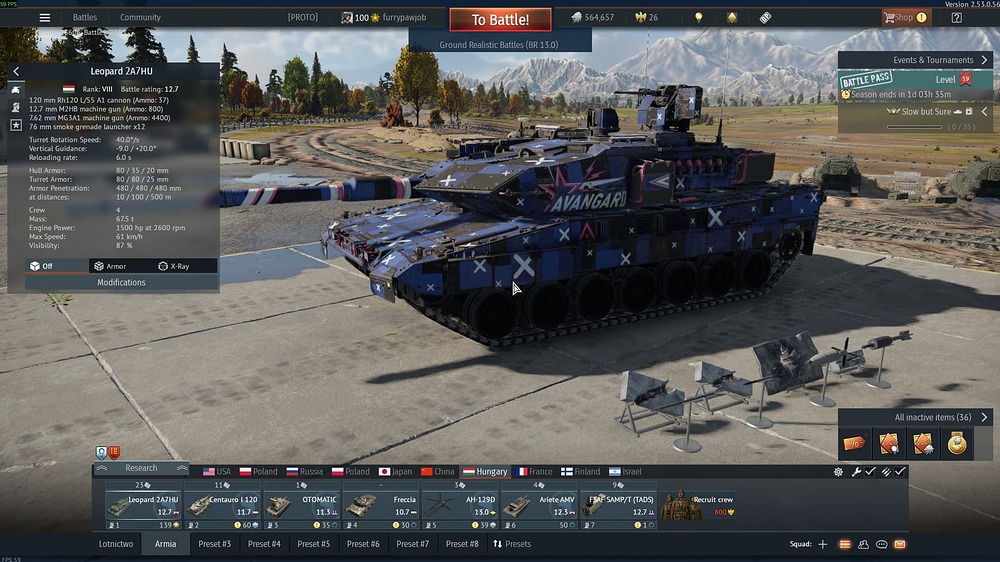
Task: Open the hamburger main menu
Action: click(x=44, y=17)
